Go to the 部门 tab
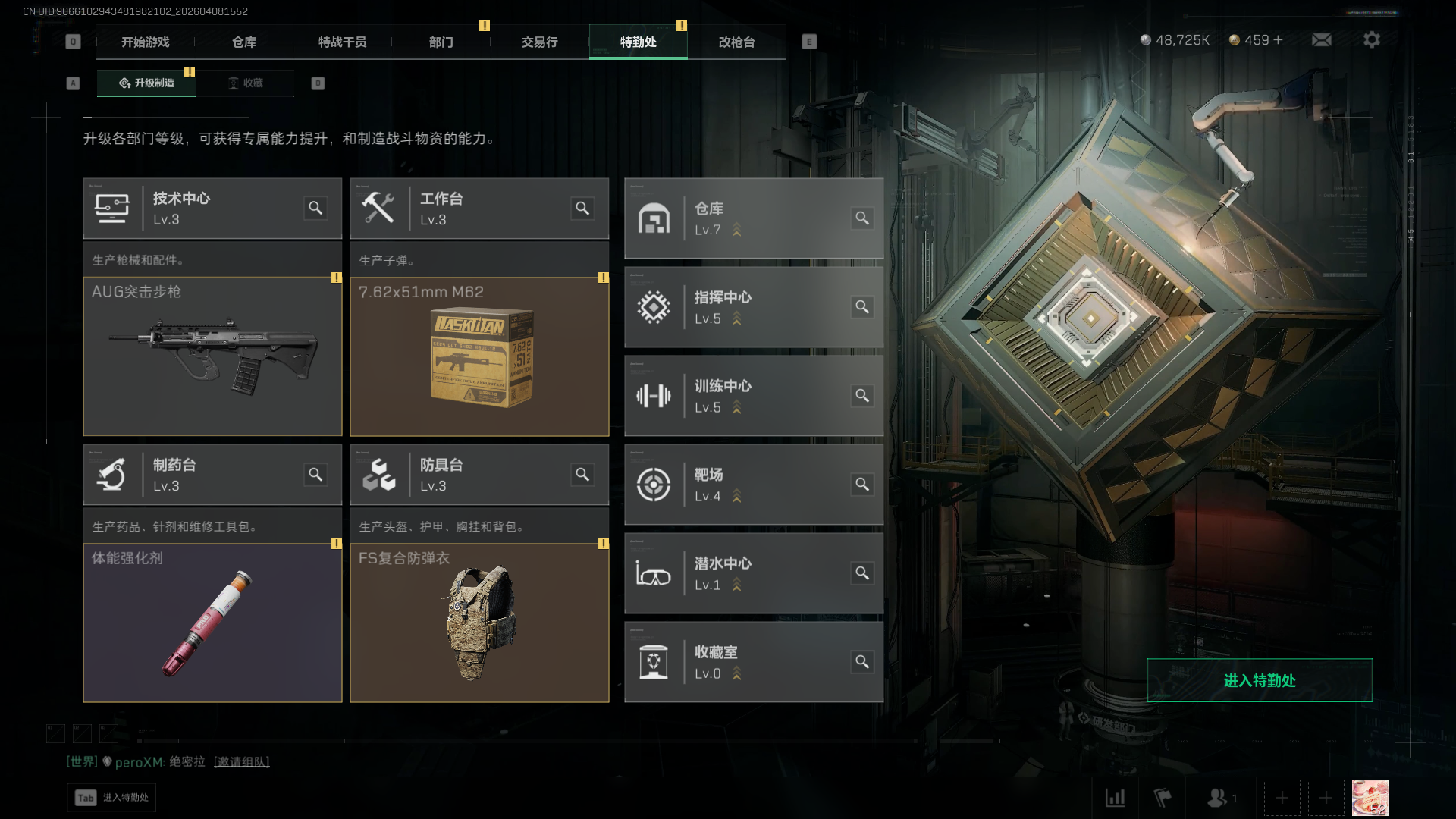This screenshot has height=819, width=1456. (441, 42)
